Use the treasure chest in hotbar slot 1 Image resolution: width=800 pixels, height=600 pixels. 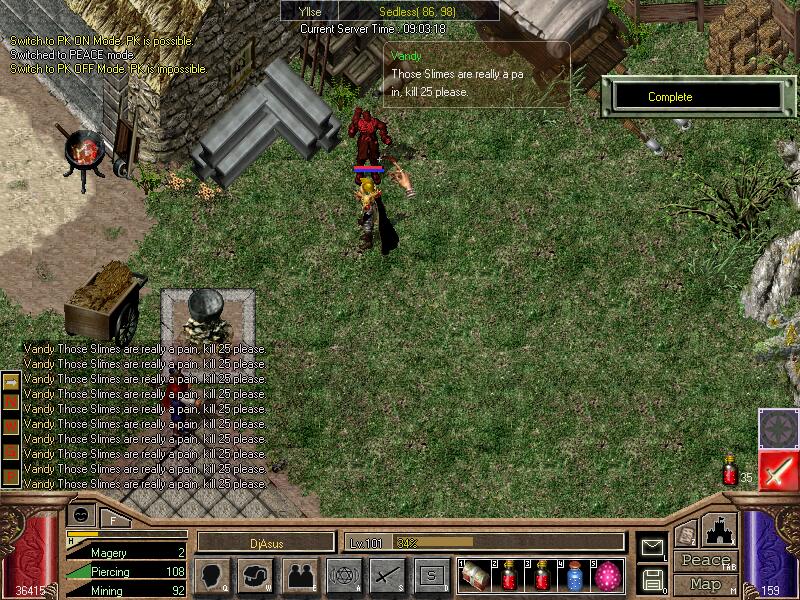(x=475, y=577)
